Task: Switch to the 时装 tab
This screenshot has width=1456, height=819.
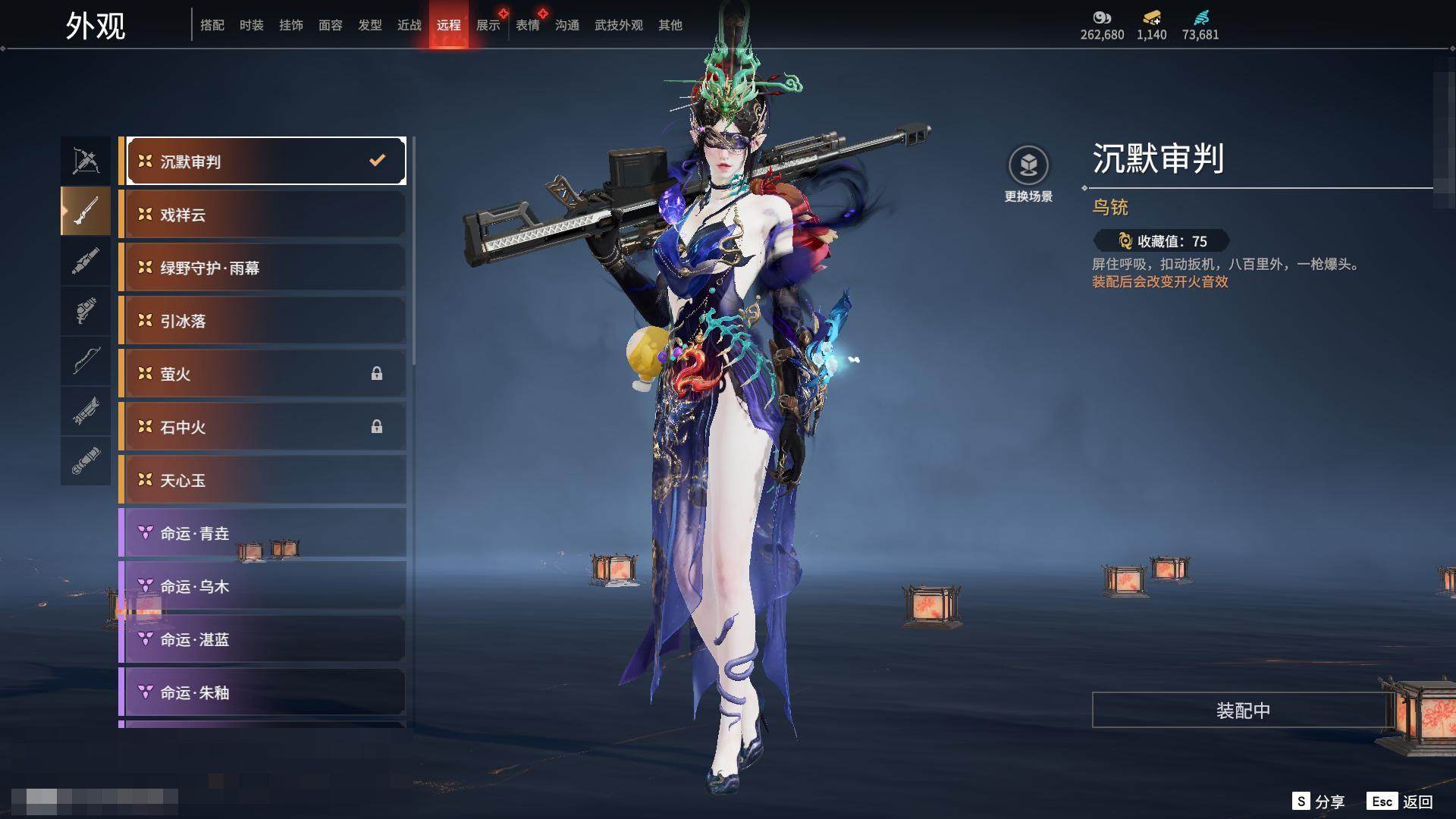Action: 251,25
